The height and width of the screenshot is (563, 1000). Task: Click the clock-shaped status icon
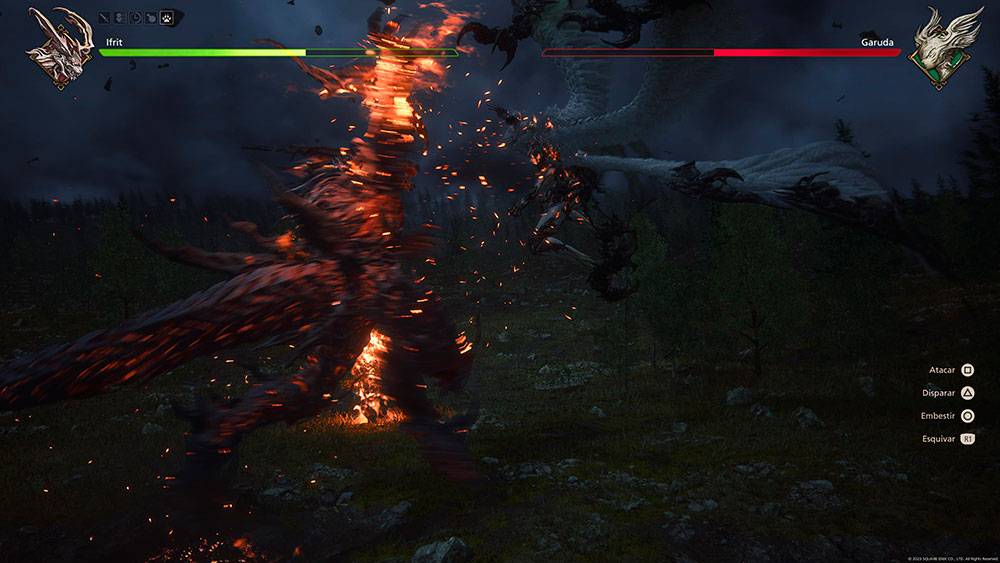[137, 18]
